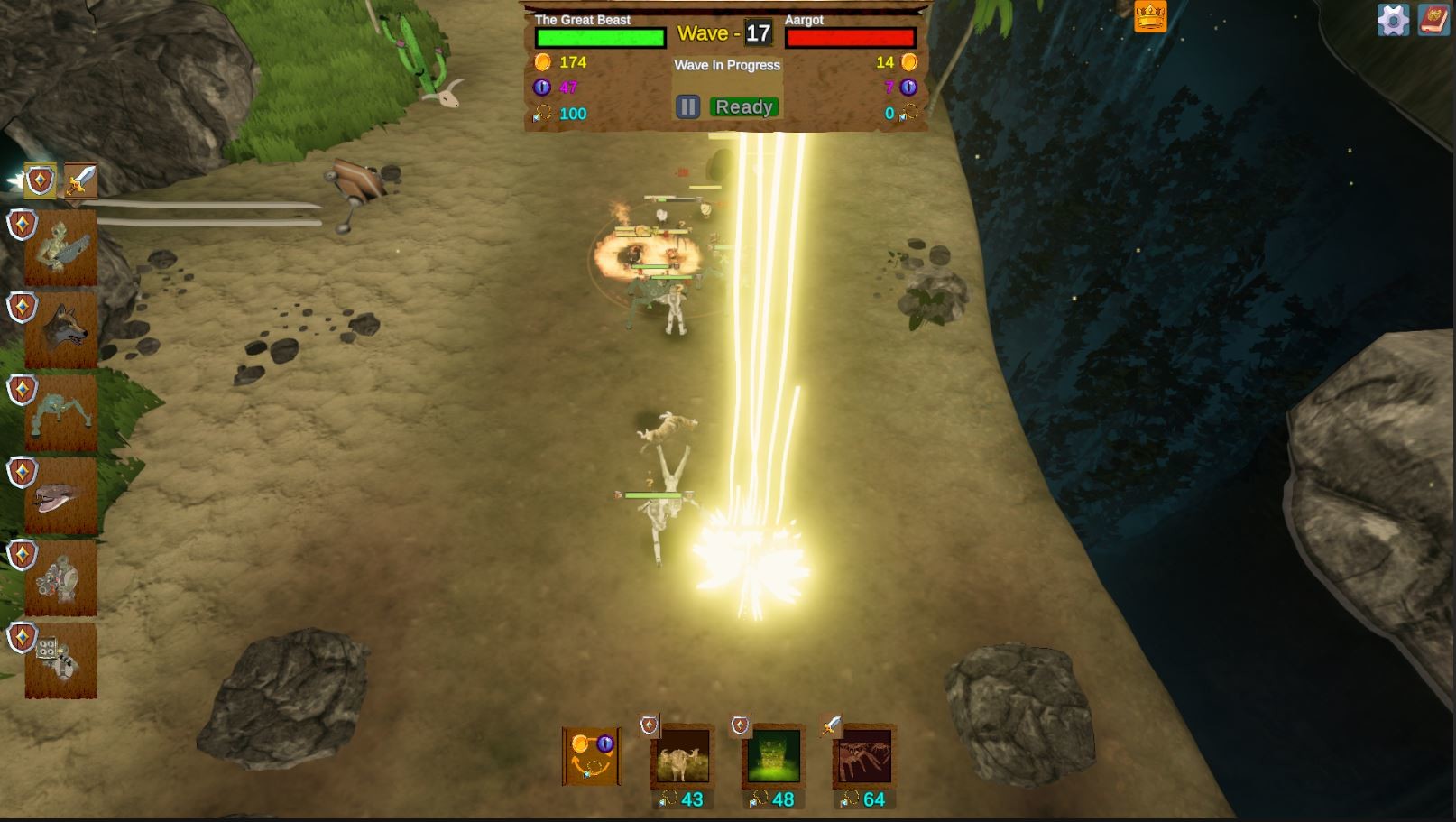1456x822 pixels.
Task: Open the crown icon at the top
Action: pyautogui.click(x=1152, y=15)
